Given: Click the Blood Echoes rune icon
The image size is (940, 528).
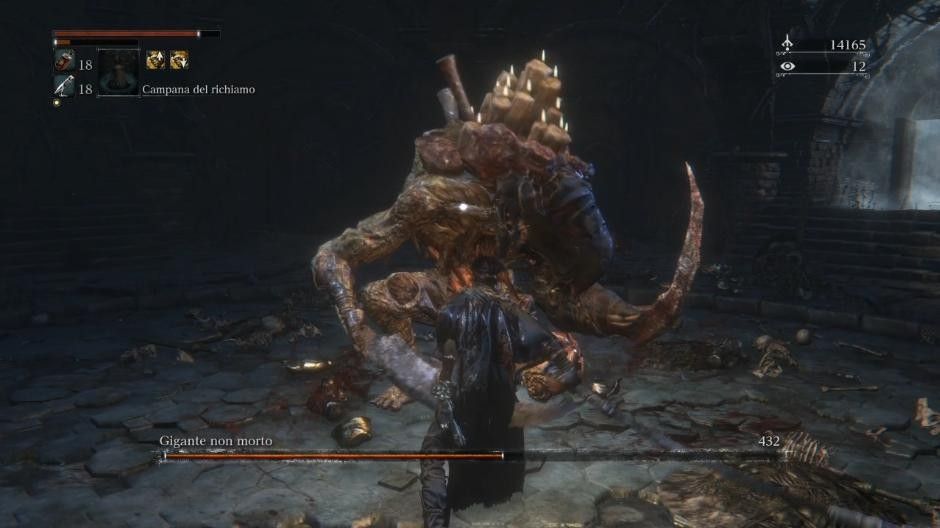Looking at the screenshot, I should [788, 44].
